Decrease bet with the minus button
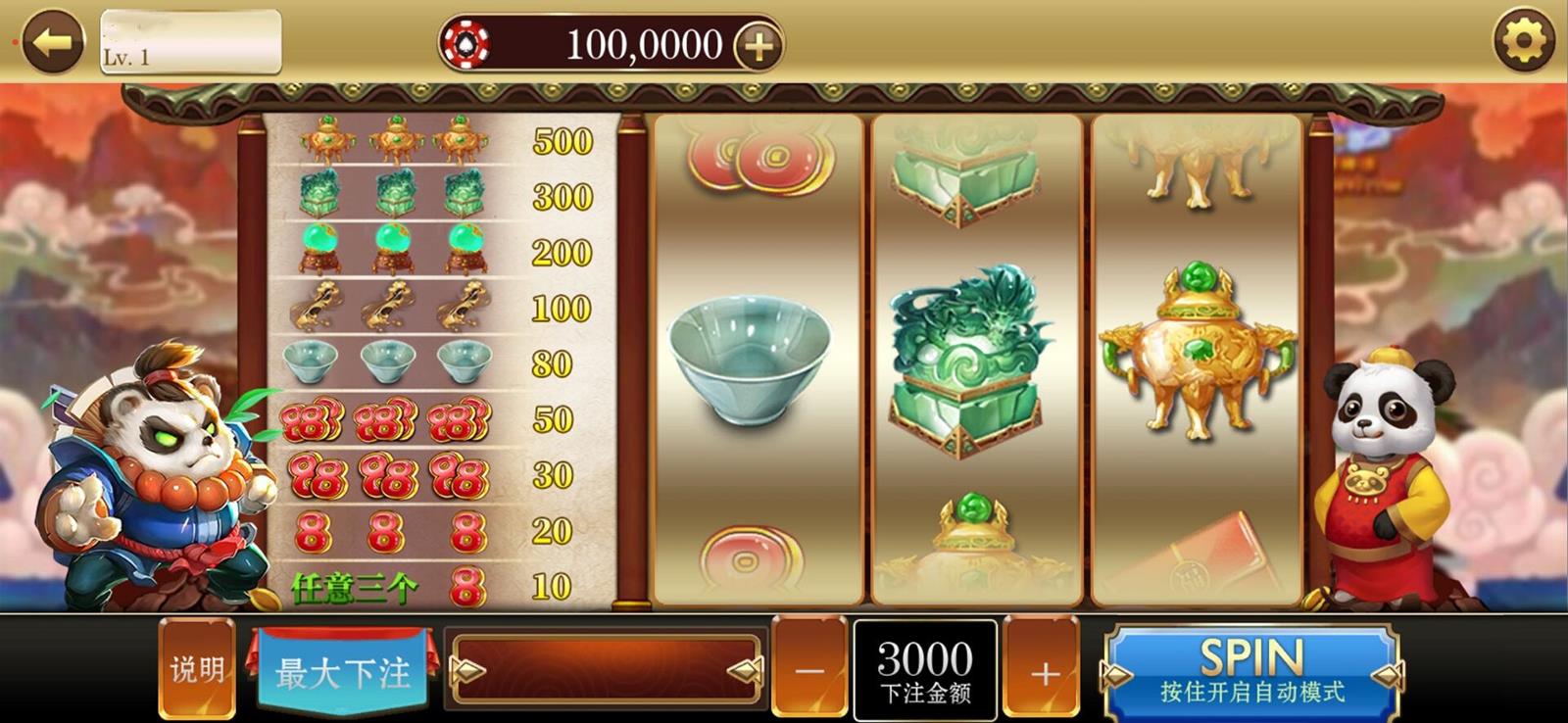 (x=811, y=670)
